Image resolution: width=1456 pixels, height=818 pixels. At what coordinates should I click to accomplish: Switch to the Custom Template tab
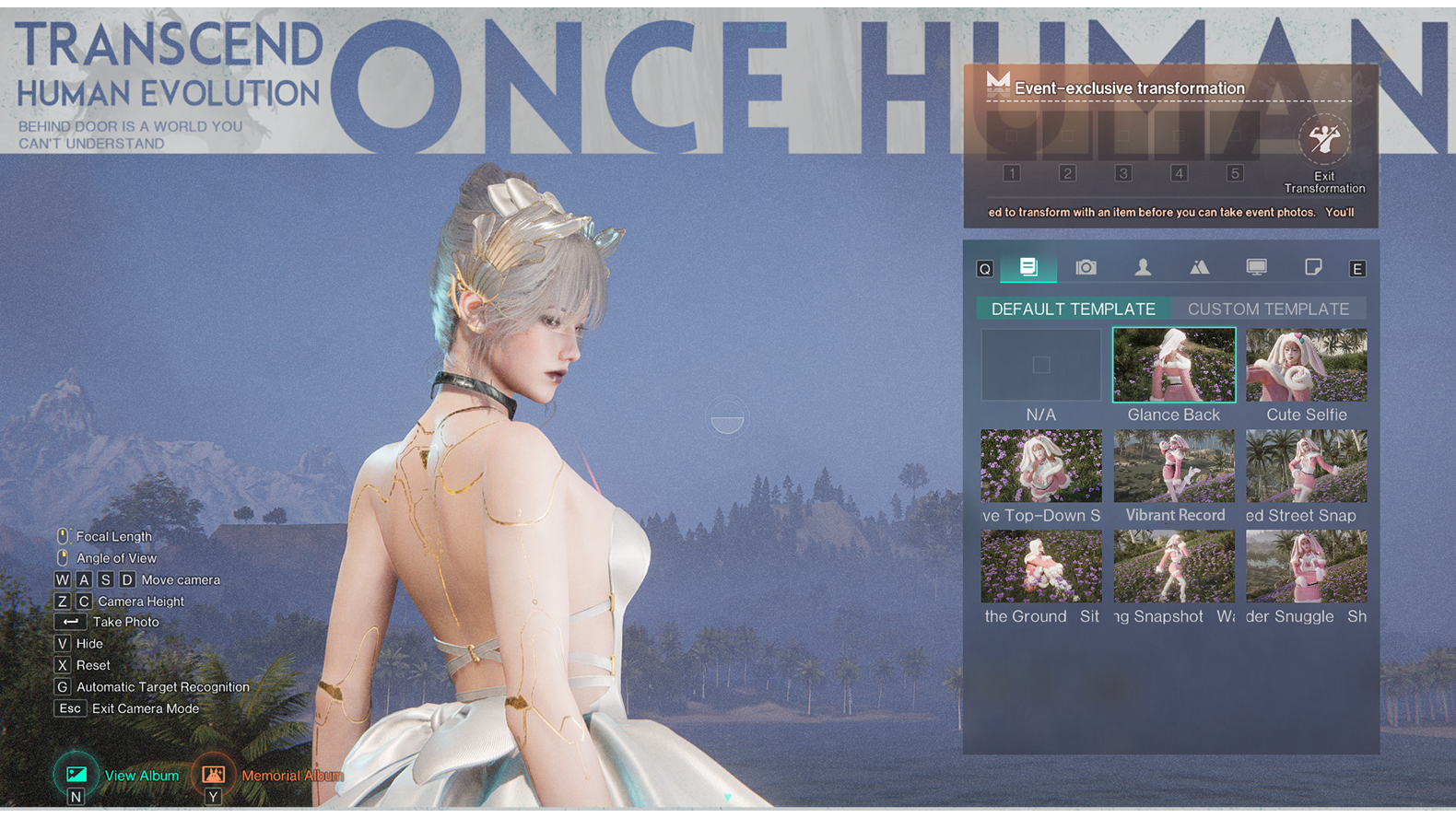[1267, 310]
